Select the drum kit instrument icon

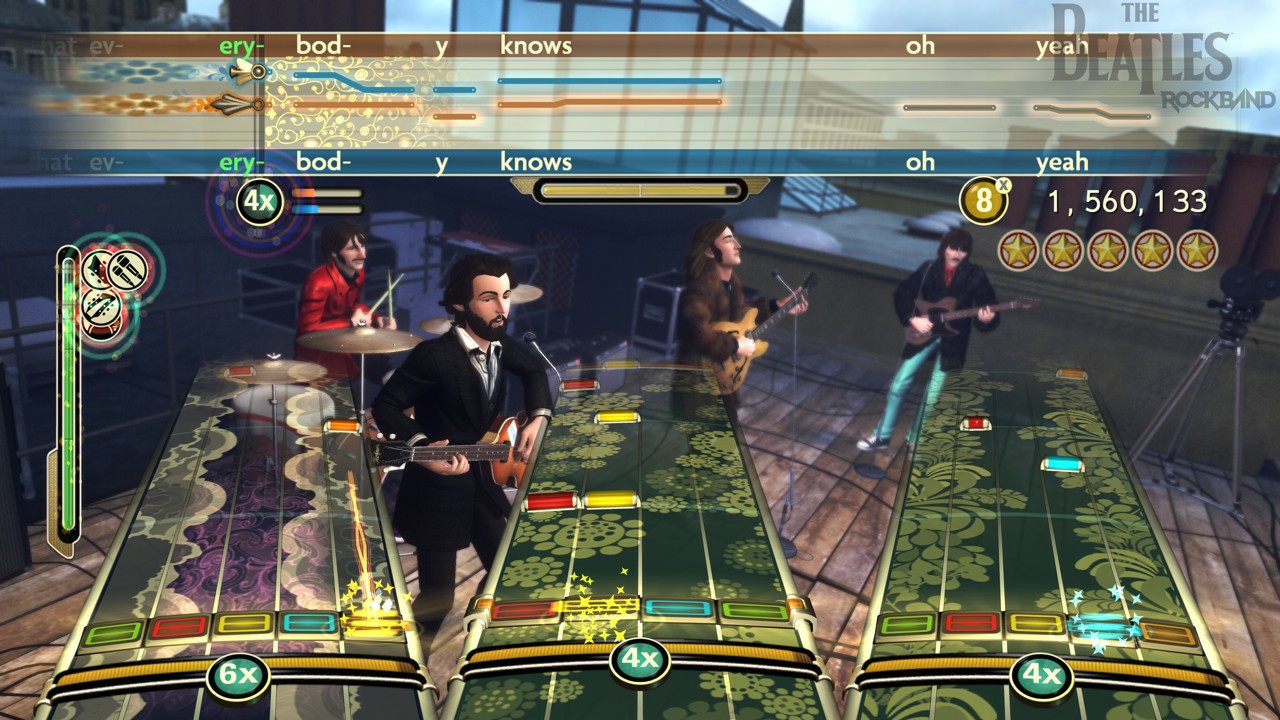100,330
